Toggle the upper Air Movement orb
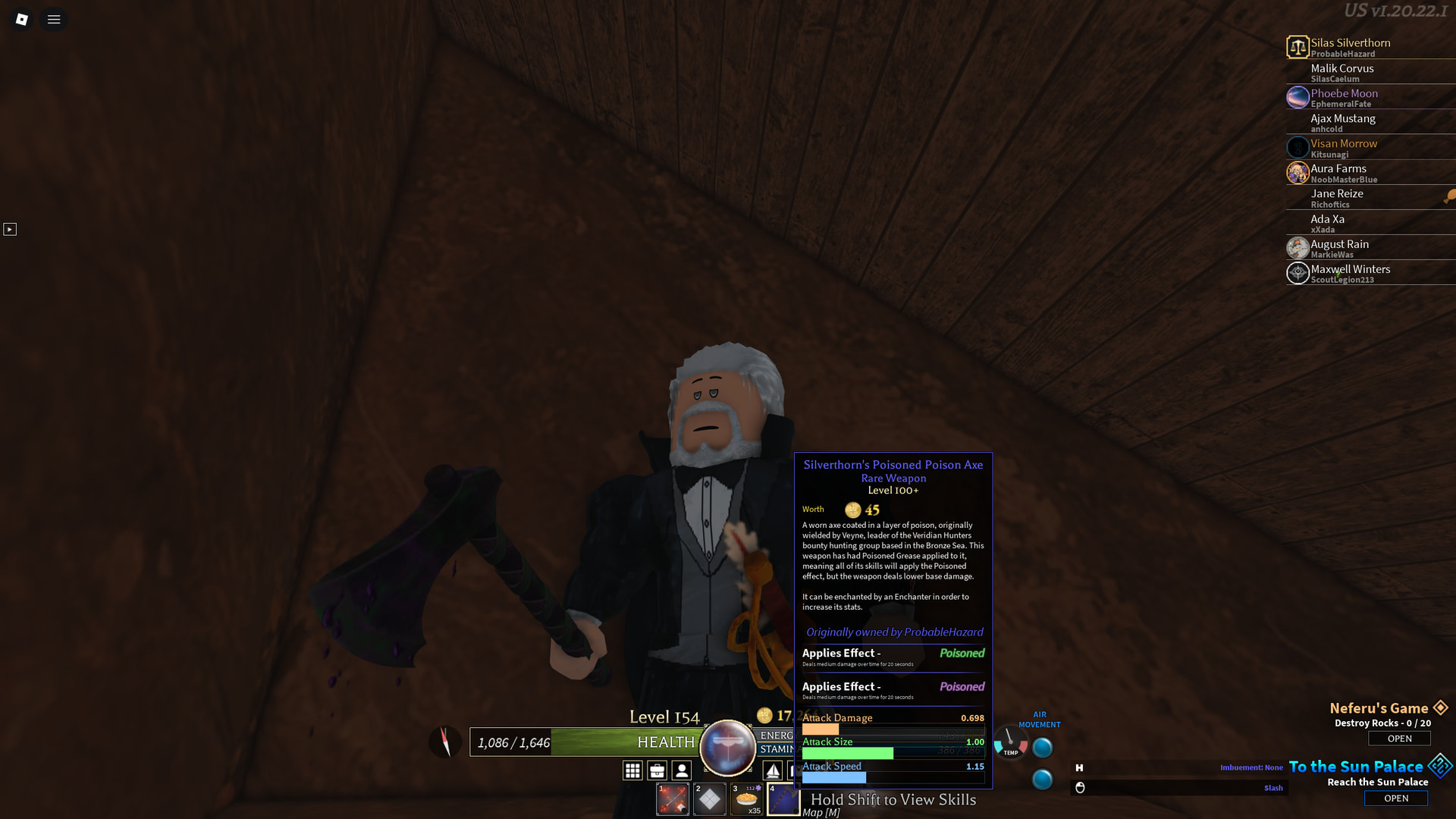Viewport: 1456px width, 819px height. click(1042, 747)
